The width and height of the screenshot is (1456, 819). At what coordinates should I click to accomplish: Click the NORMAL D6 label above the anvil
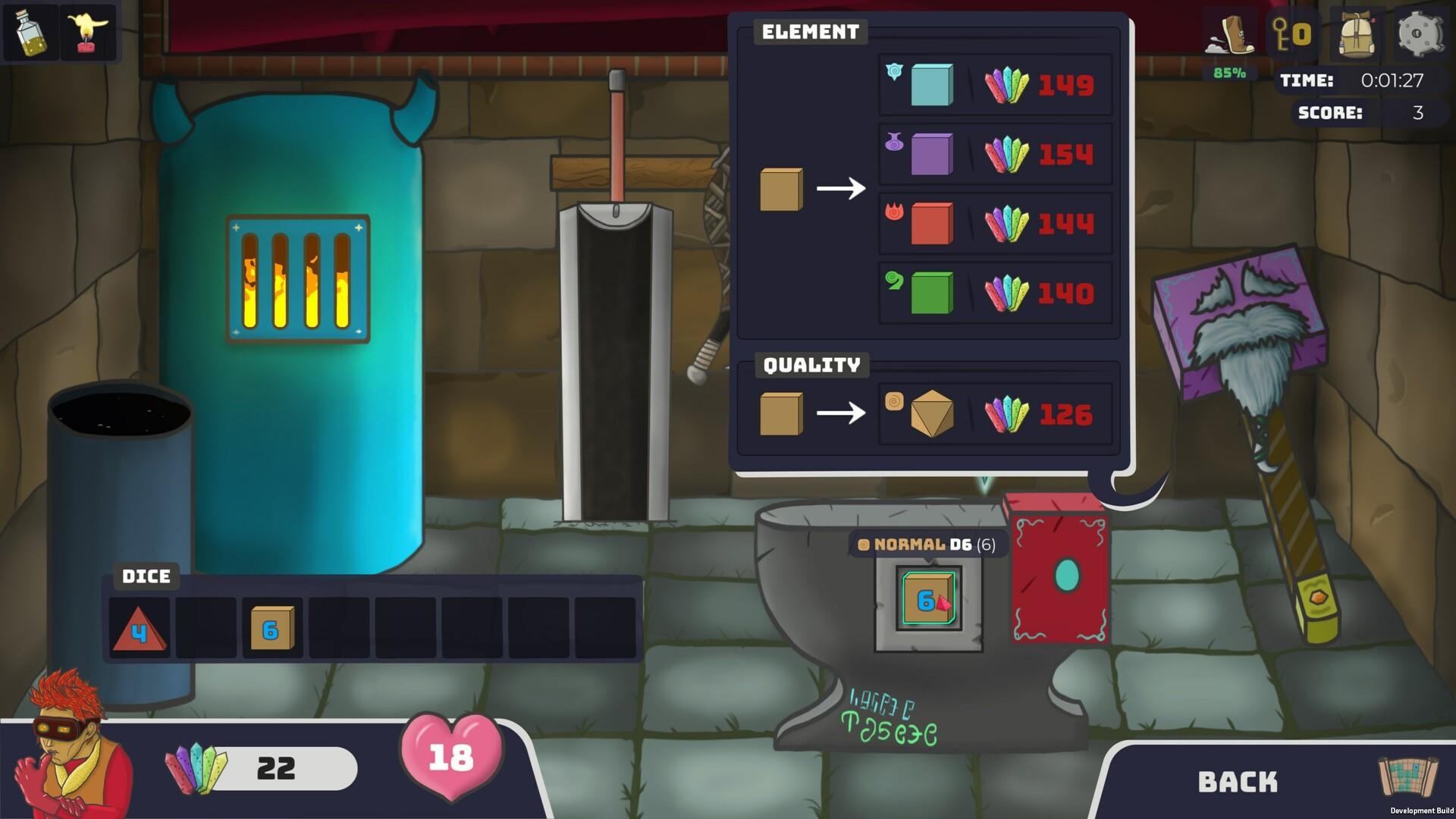[927, 543]
